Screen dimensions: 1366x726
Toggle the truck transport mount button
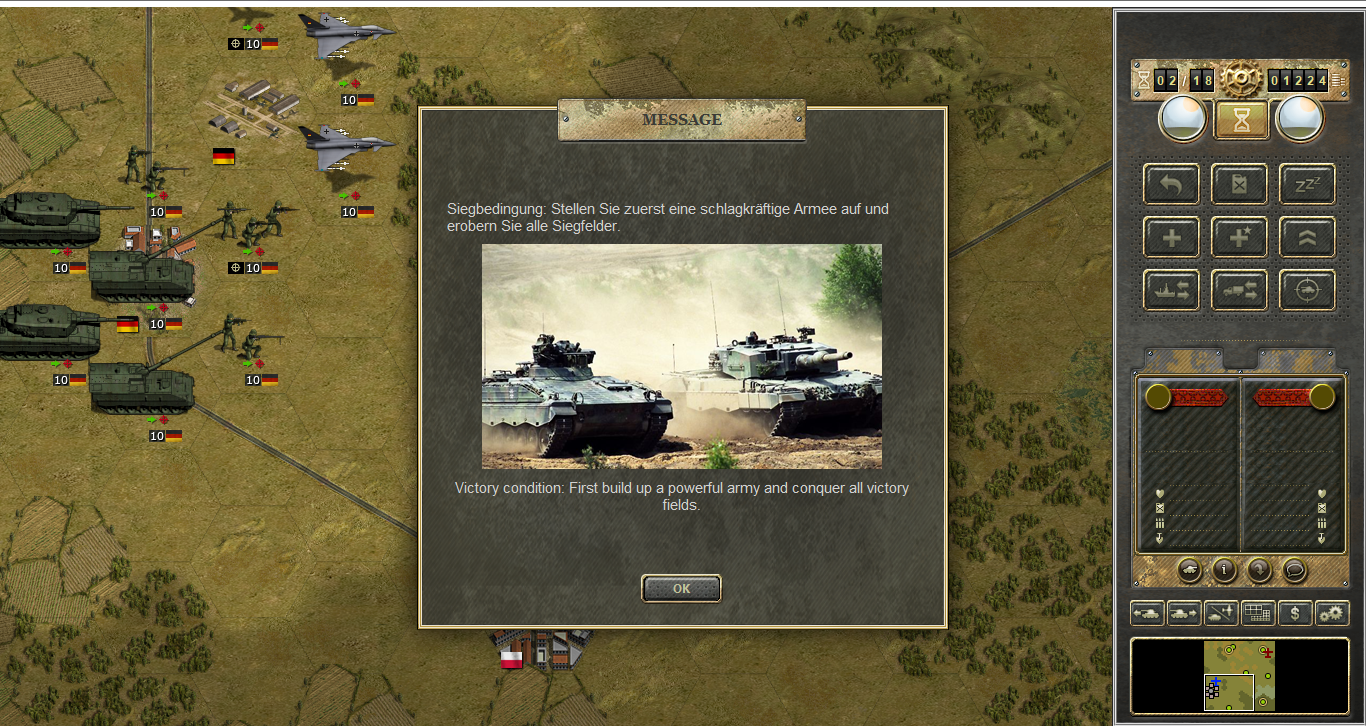[1240, 290]
